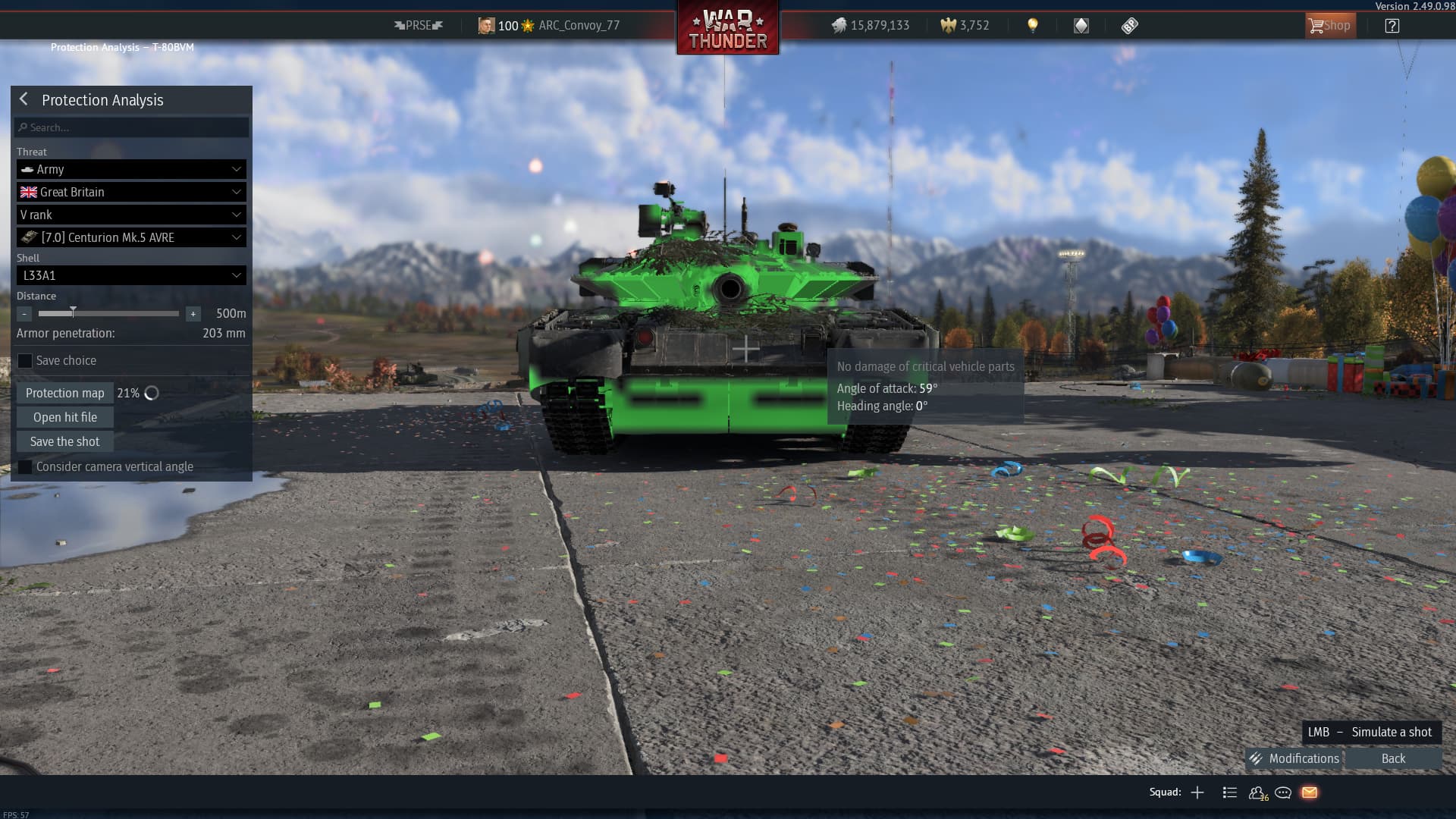Open the L33A1 shell dropdown
This screenshot has height=819, width=1456.
(x=131, y=275)
